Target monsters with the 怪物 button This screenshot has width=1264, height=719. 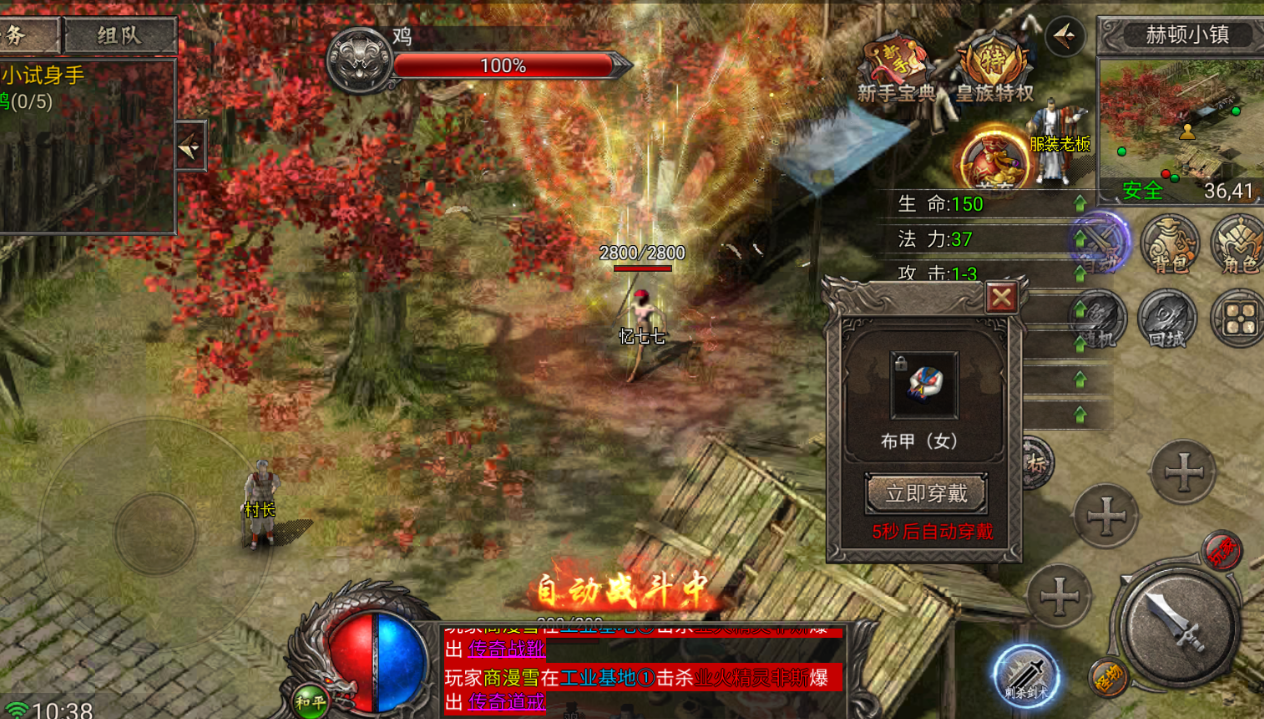pos(1106,679)
